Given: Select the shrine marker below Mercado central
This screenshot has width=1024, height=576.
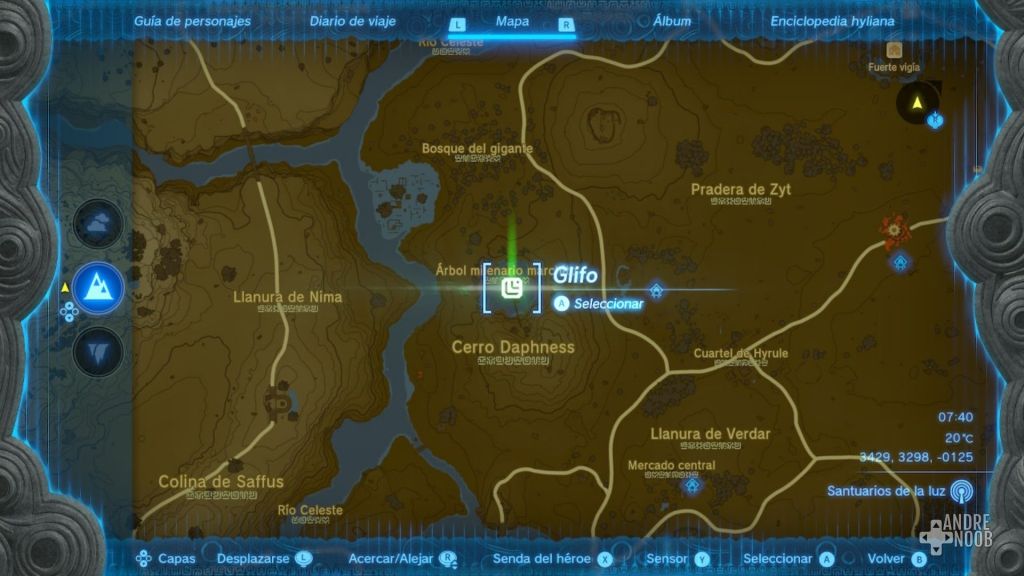Looking at the screenshot, I should (x=691, y=486).
